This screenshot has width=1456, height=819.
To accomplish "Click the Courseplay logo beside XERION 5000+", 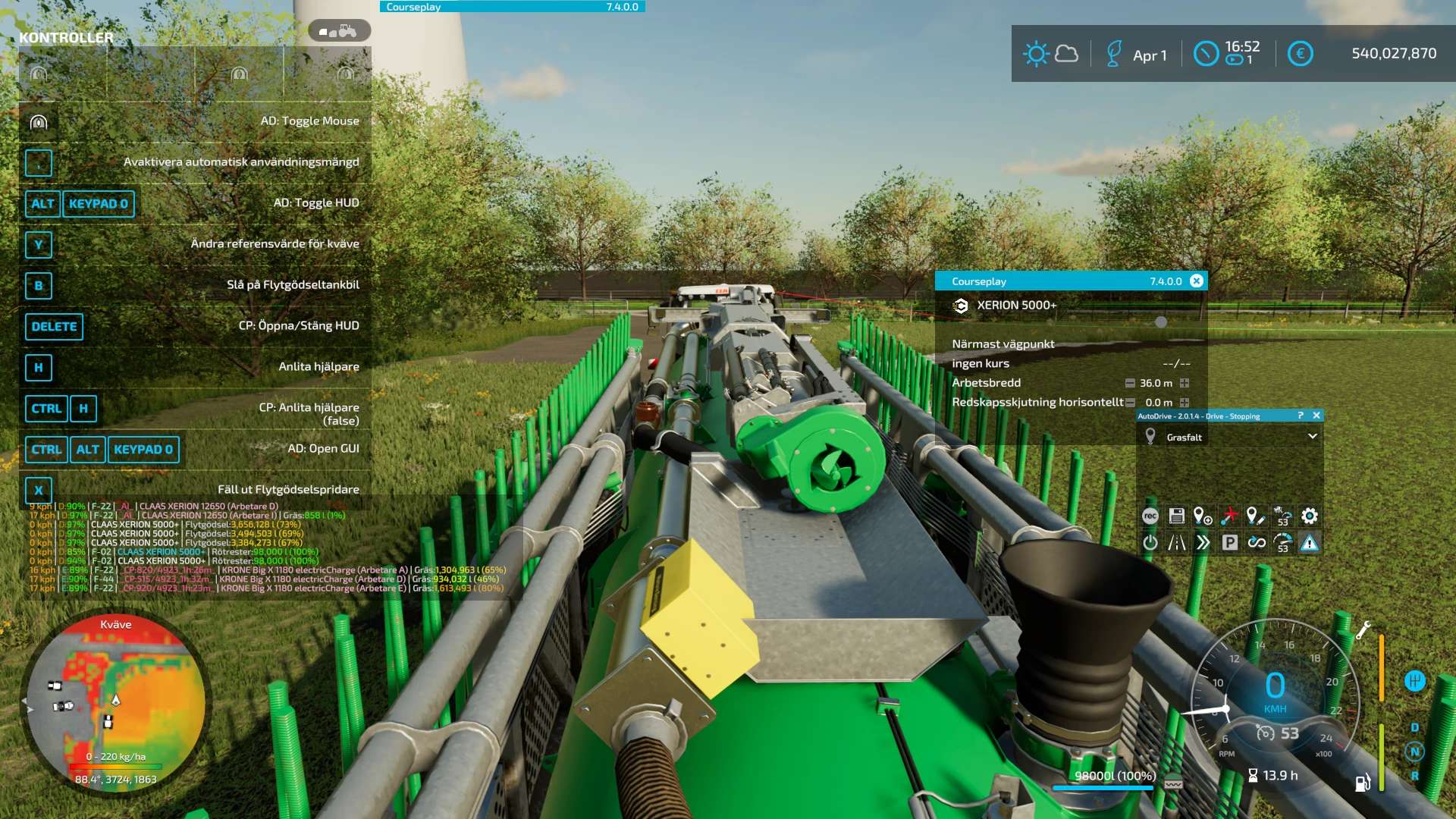I will pyautogui.click(x=961, y=306).
